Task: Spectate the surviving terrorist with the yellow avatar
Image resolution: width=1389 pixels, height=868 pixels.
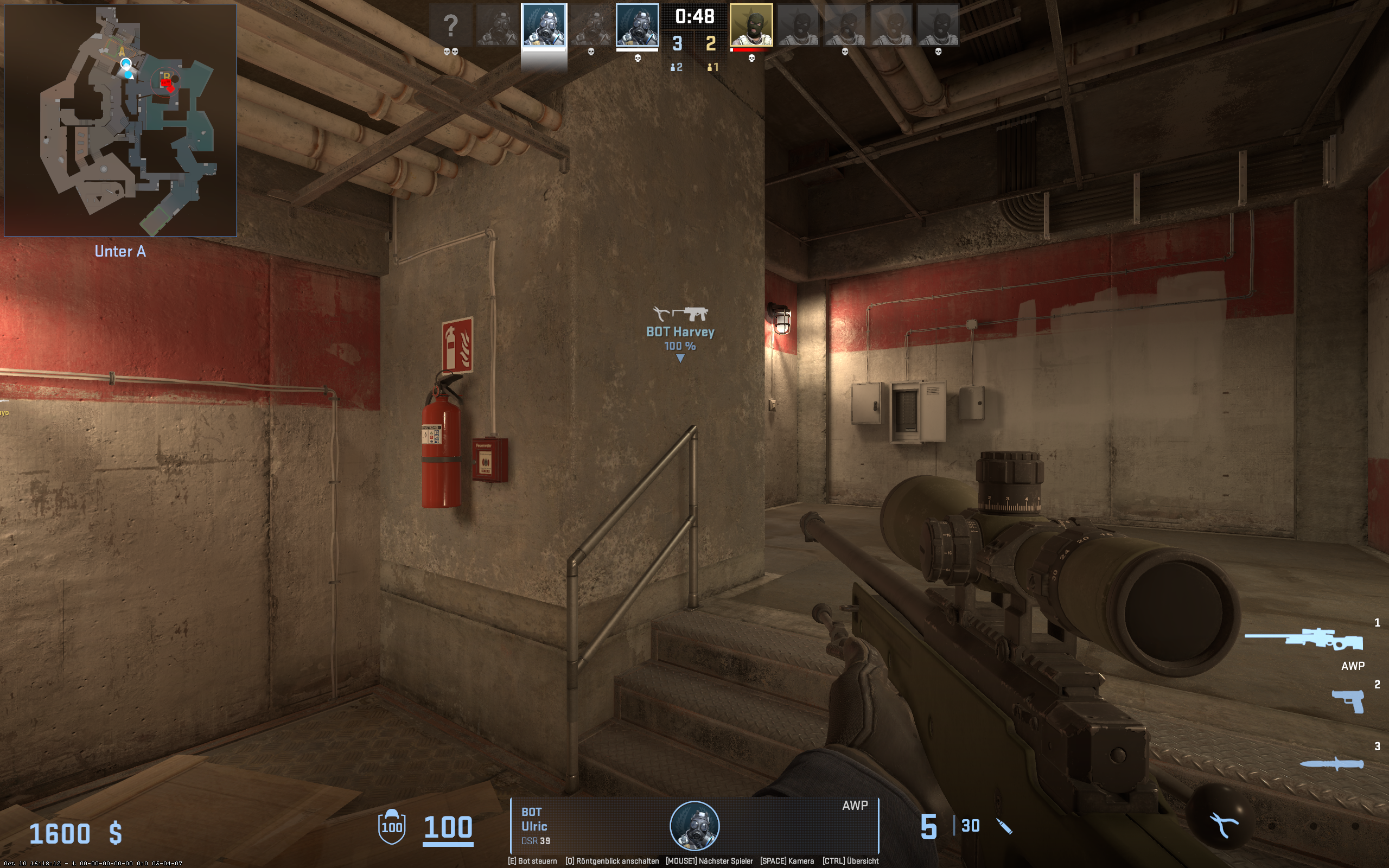Action: tap(751, 25)
